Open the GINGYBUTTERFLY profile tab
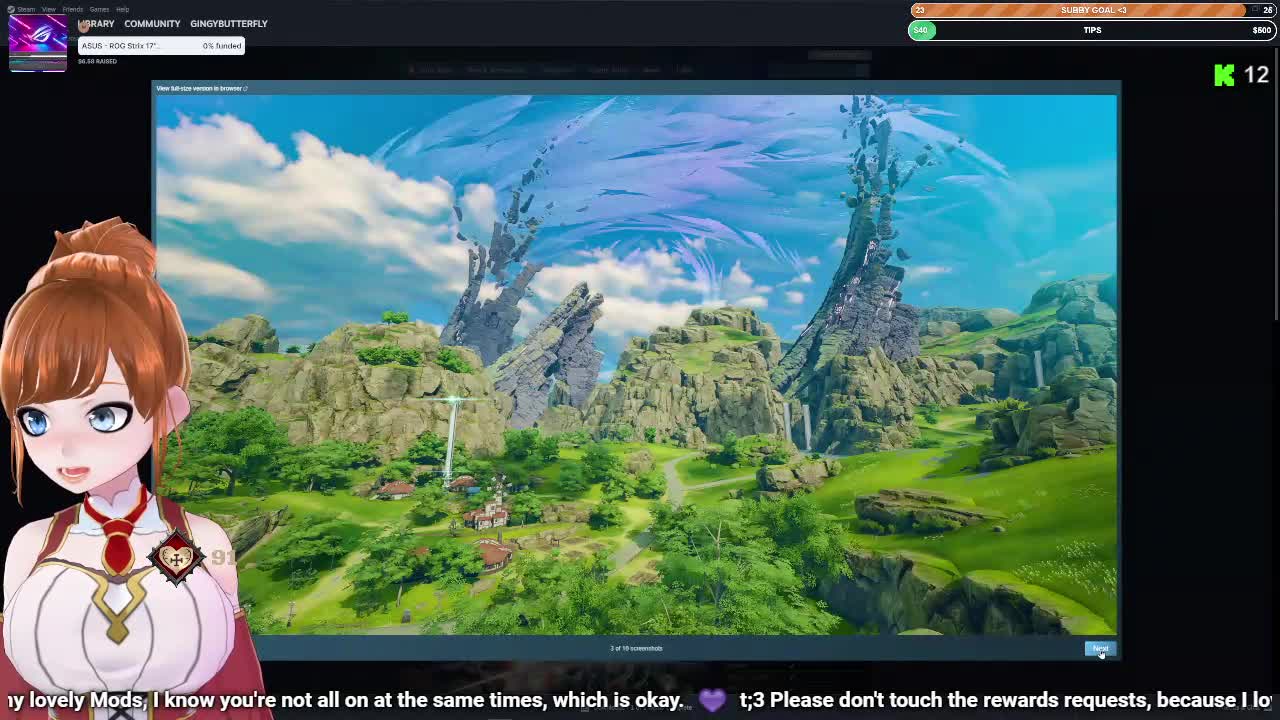This screenshot has height=720, width=1280. [229, 23]
